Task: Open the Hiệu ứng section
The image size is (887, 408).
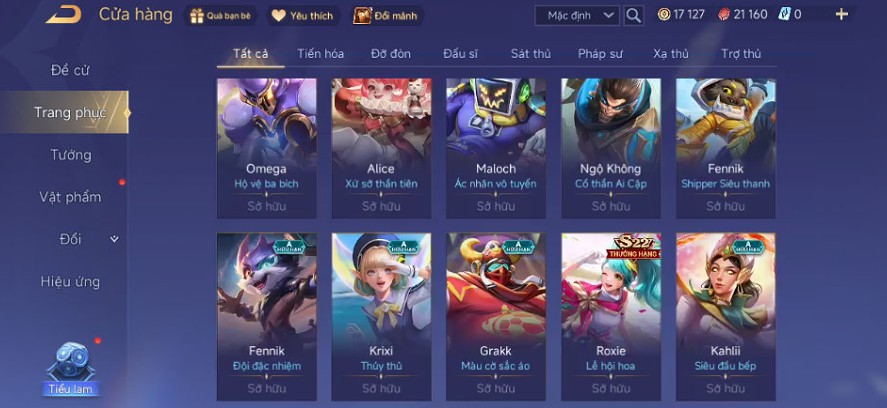Action: [70, 282]
